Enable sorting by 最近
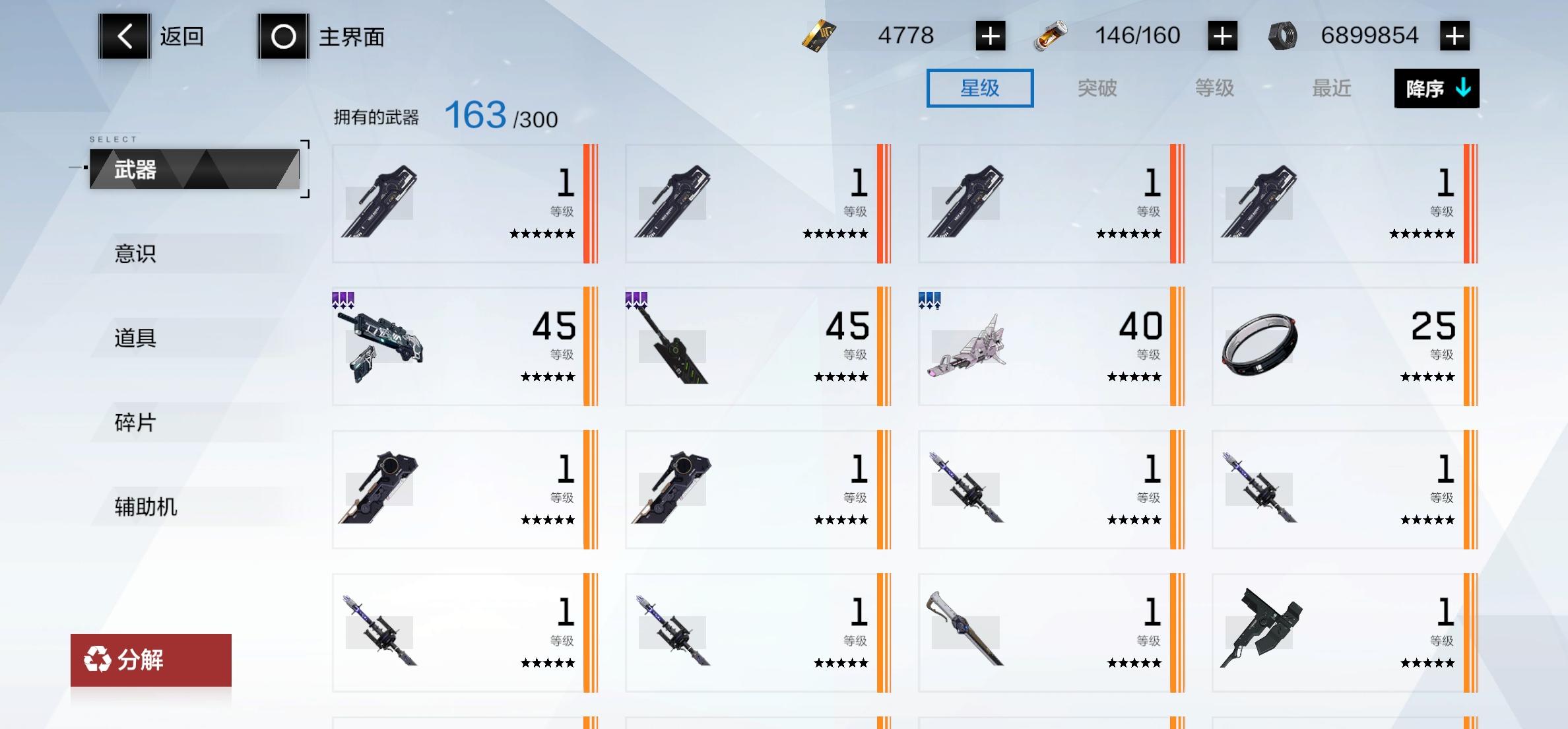Viewport: 1568px width, 729px height. (1330, 88)
